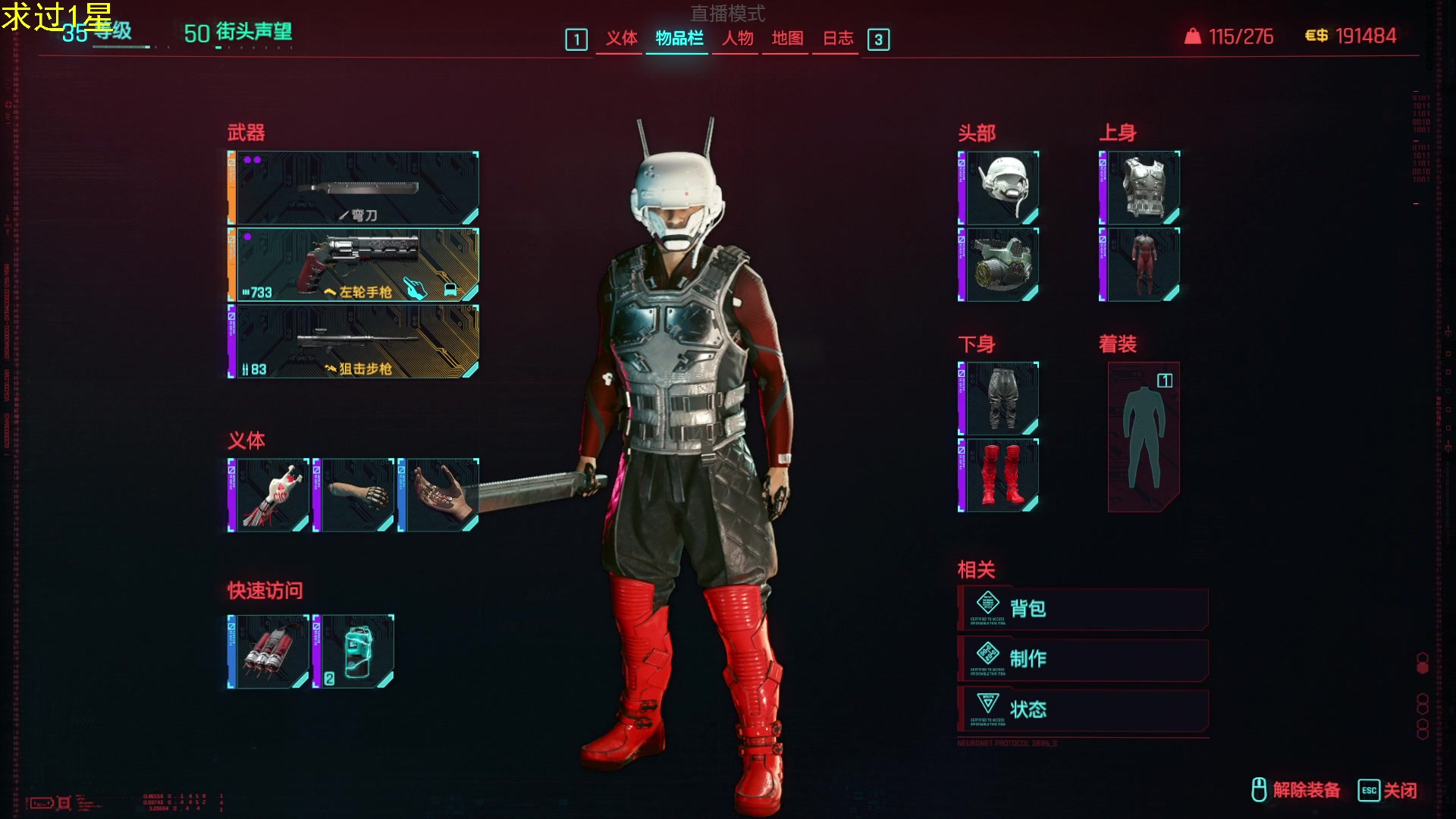Screen dimensions: 1456x819
Task: Open the 制作 crafting menu
Action: tap(1083, 659)
